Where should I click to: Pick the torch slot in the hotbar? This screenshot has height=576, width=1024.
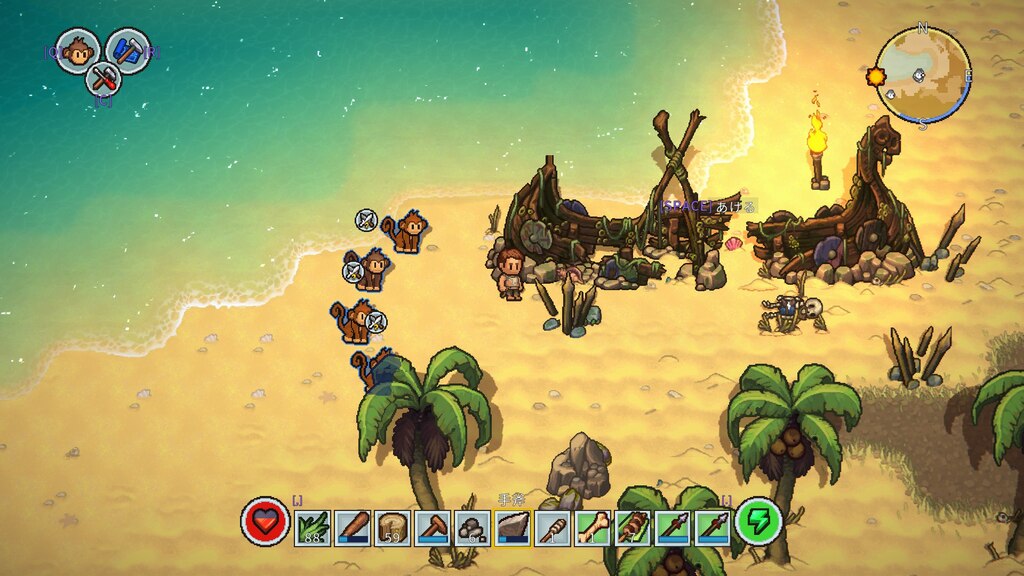(552, 527)
